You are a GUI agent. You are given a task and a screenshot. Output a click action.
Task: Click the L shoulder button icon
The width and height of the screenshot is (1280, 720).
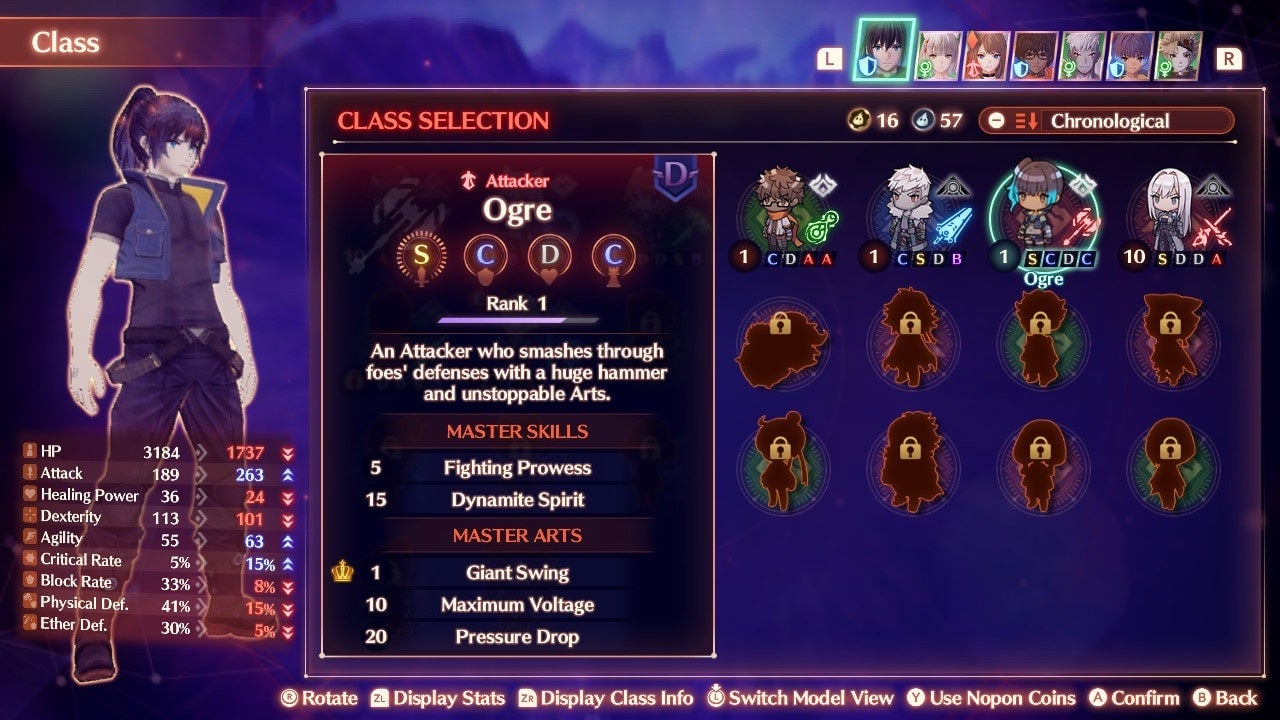tap(829, 58)
